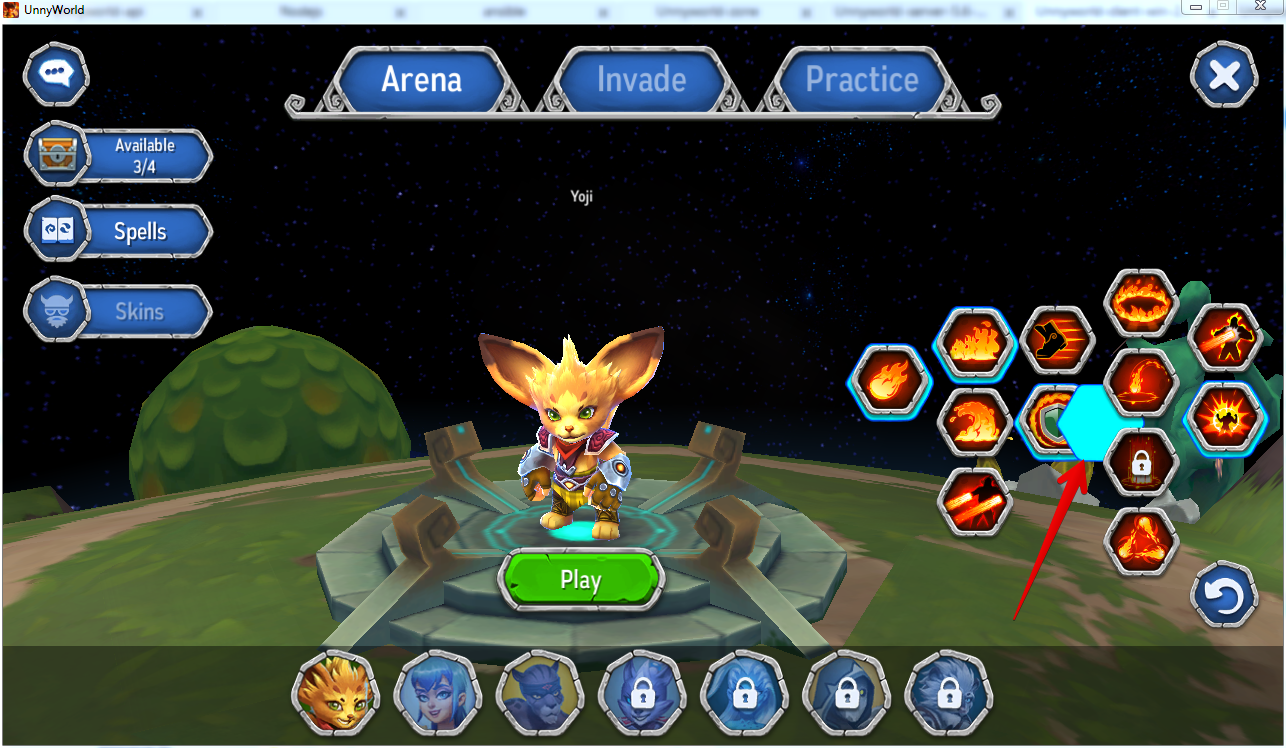Switch to the Arena tab
This screenshot has height=748, width=1286.
point(421,80)
